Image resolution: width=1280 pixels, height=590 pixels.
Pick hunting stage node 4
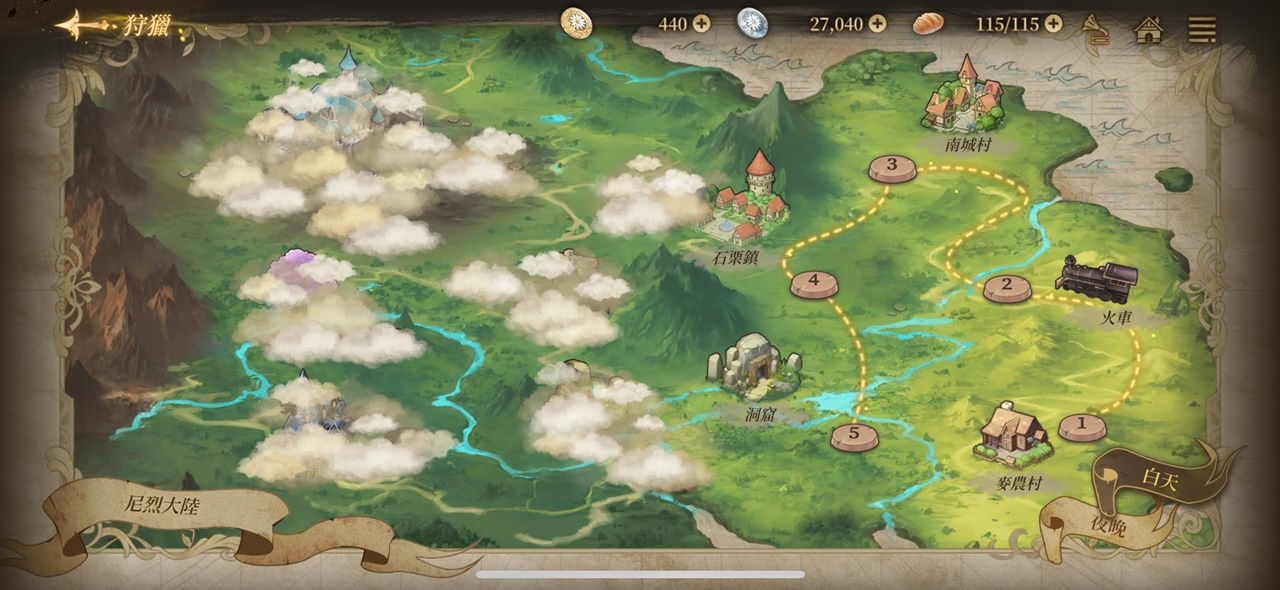pos(814,283)
